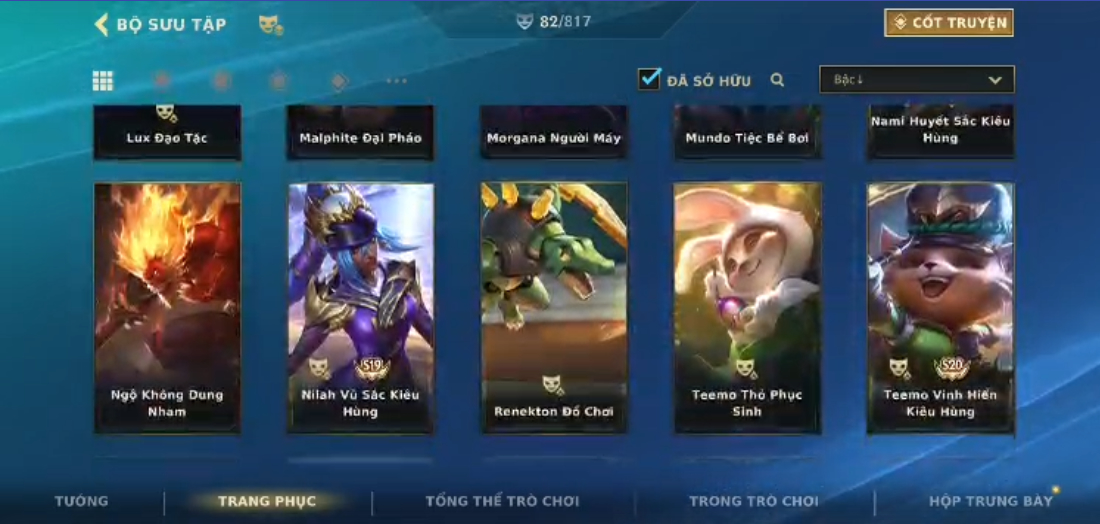Go back from Bộ Sưu Tập
Viewport: 1100px width, 524px height.
point(101,24)
